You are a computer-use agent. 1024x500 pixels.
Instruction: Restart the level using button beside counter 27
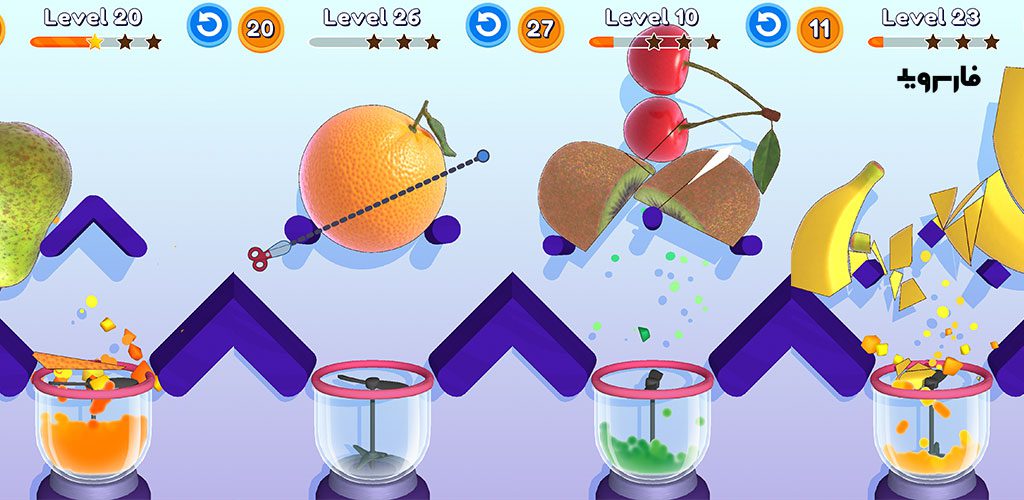[x=488, y=27]
